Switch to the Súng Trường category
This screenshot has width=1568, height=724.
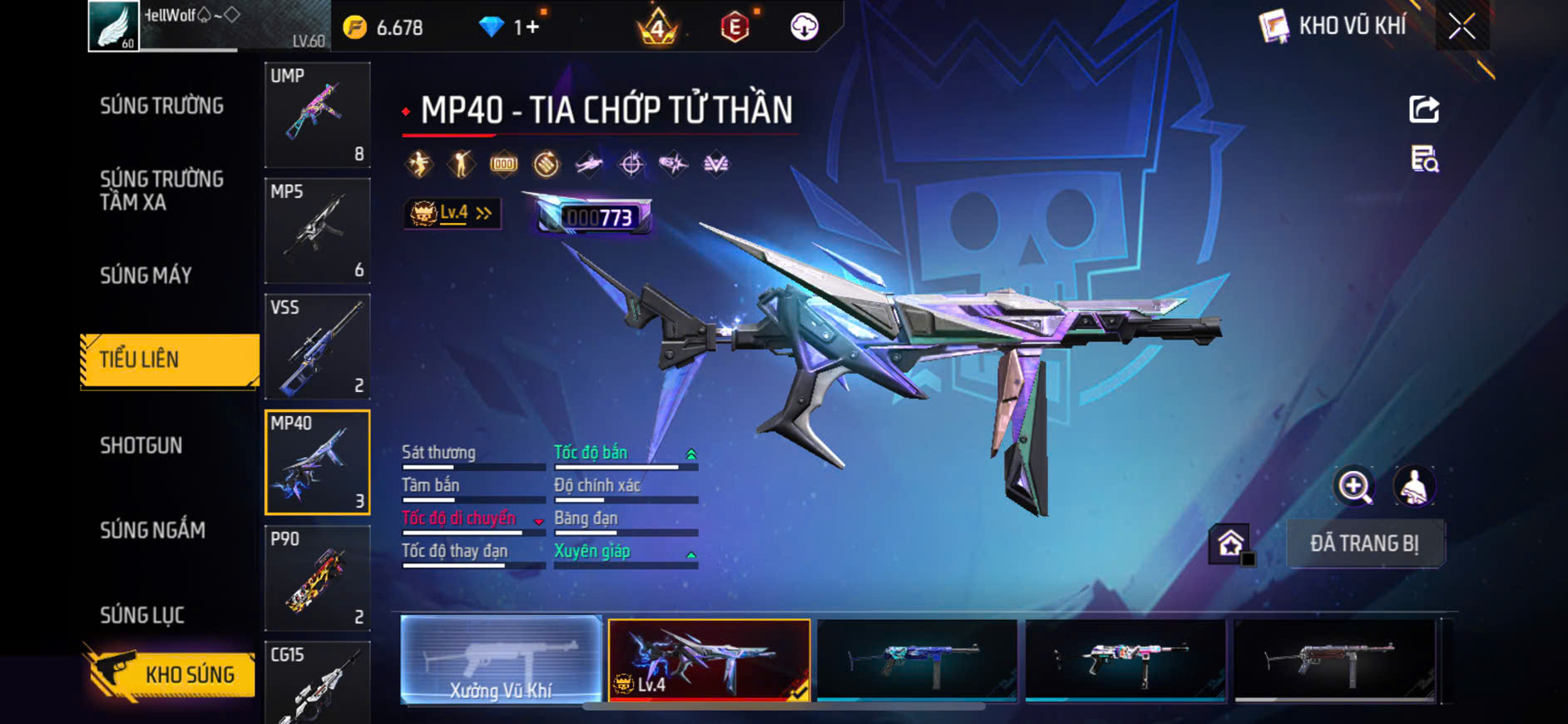(162, 106)
